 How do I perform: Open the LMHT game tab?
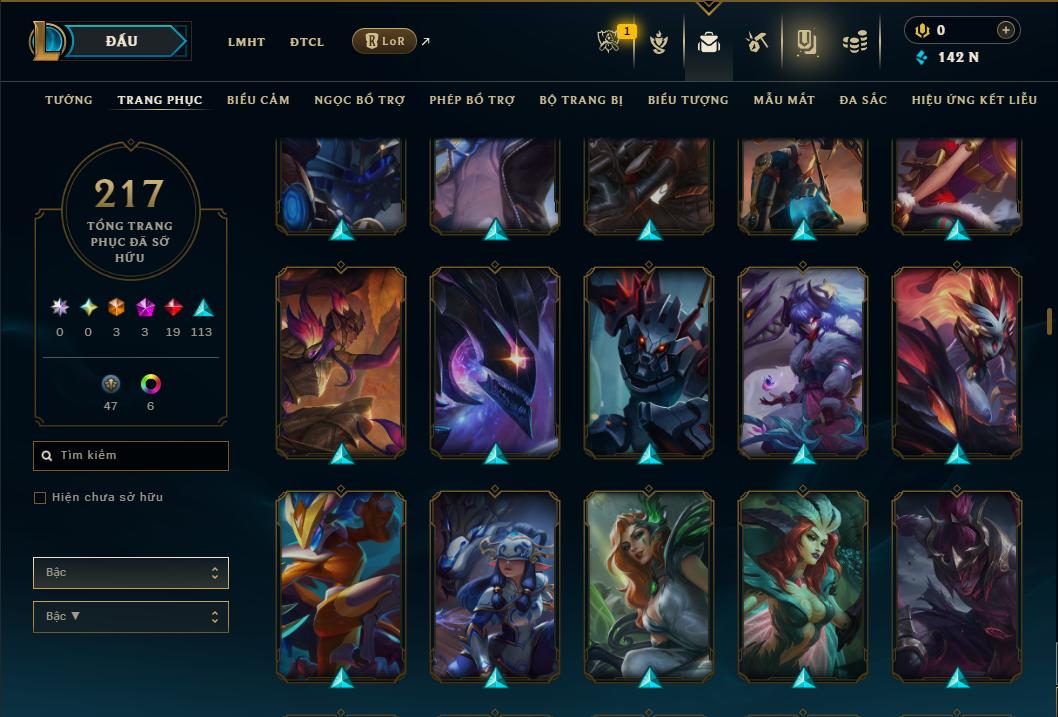pyautogui.click(x=246, y=42)
